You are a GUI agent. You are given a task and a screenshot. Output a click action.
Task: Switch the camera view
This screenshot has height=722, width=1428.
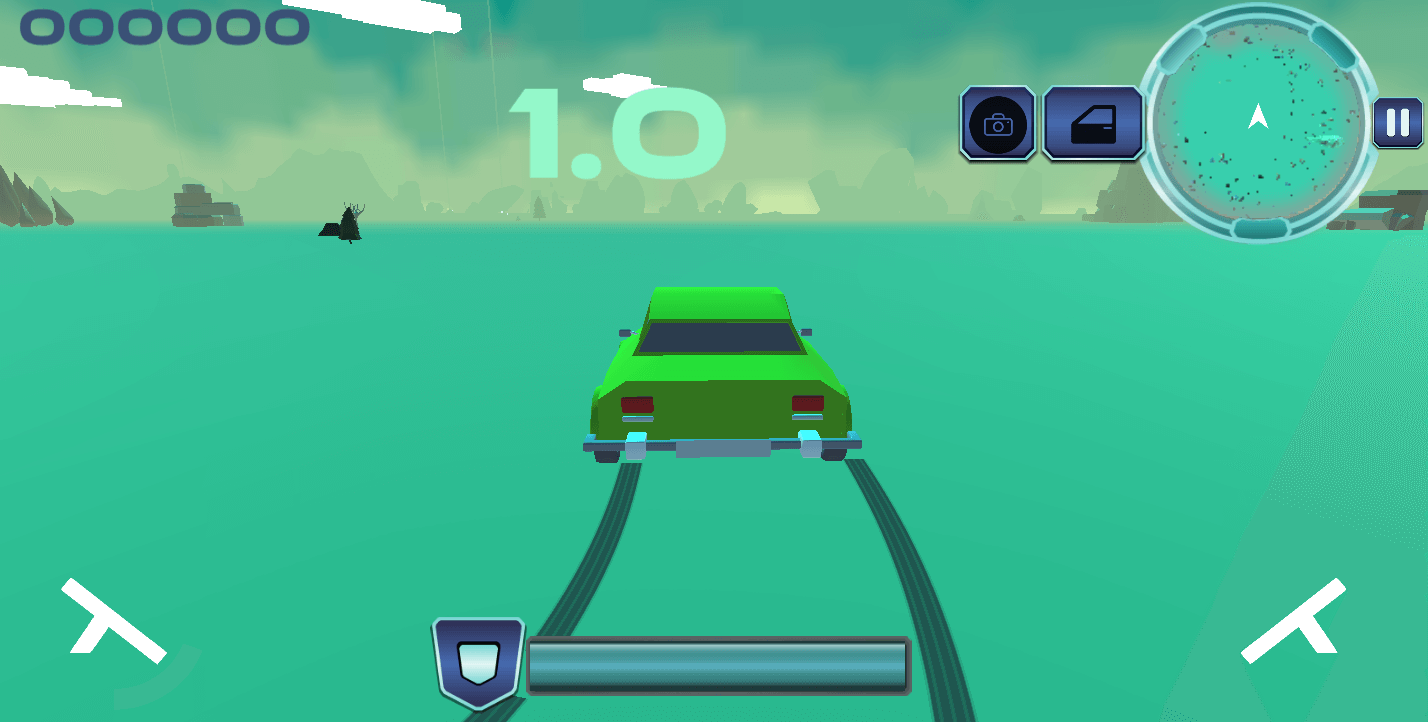997,123
